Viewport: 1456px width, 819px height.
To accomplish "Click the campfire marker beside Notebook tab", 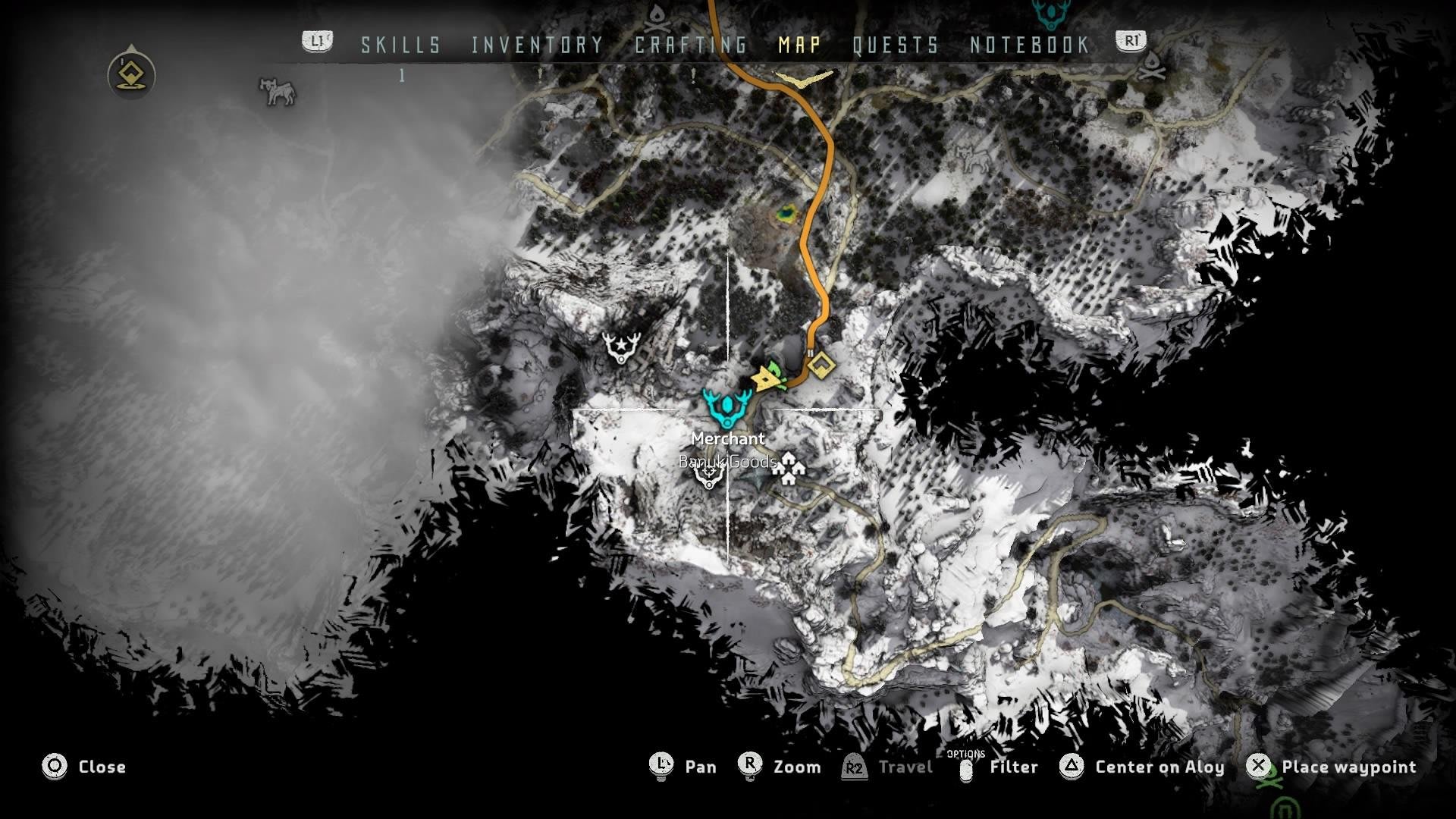I will pyautogui.click(x=1152, y=66).
